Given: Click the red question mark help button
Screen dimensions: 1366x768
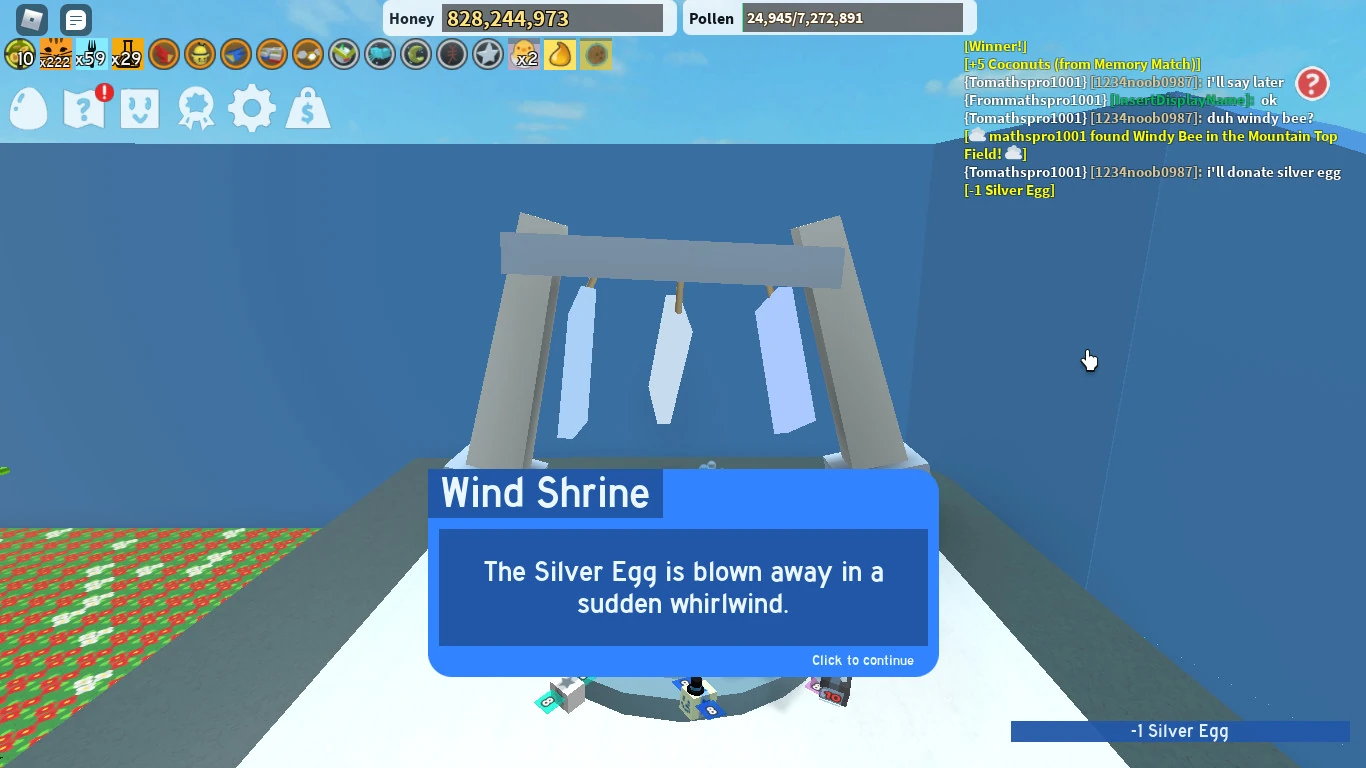Looking at the screenshot, I should coord(1312,85).
